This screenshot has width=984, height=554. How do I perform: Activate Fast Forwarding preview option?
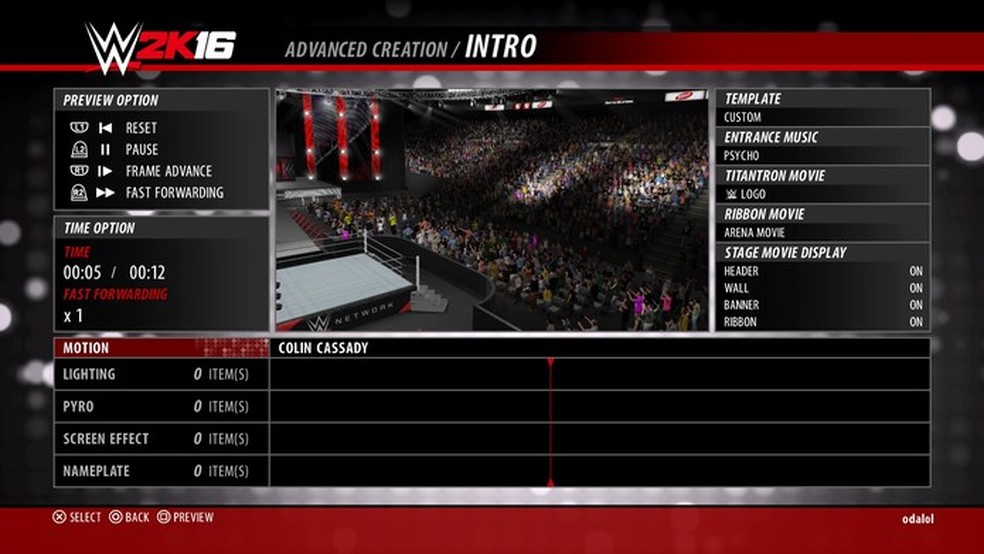tap(174, 193)
